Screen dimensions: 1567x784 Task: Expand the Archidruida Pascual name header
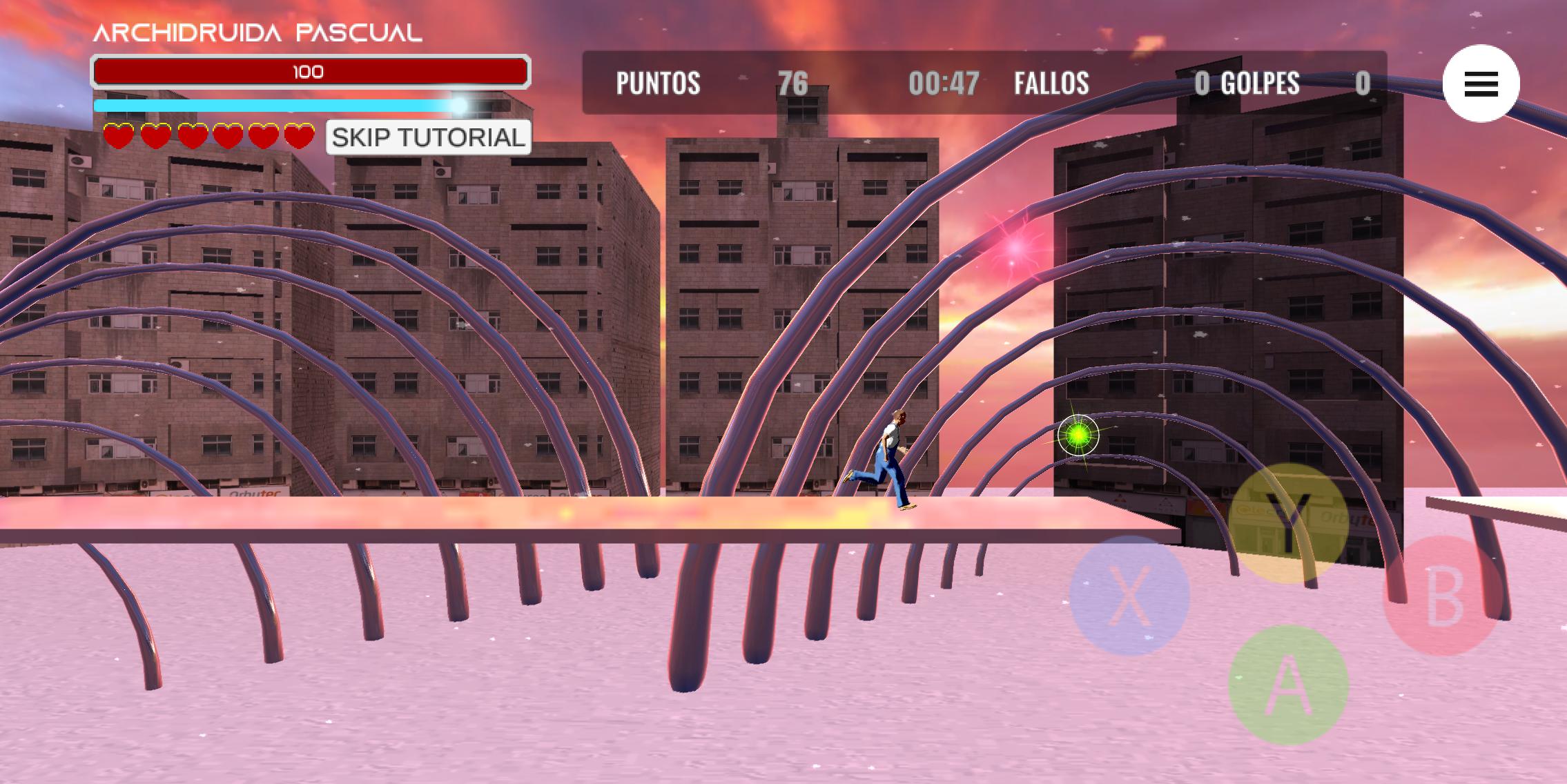(257, 32)
